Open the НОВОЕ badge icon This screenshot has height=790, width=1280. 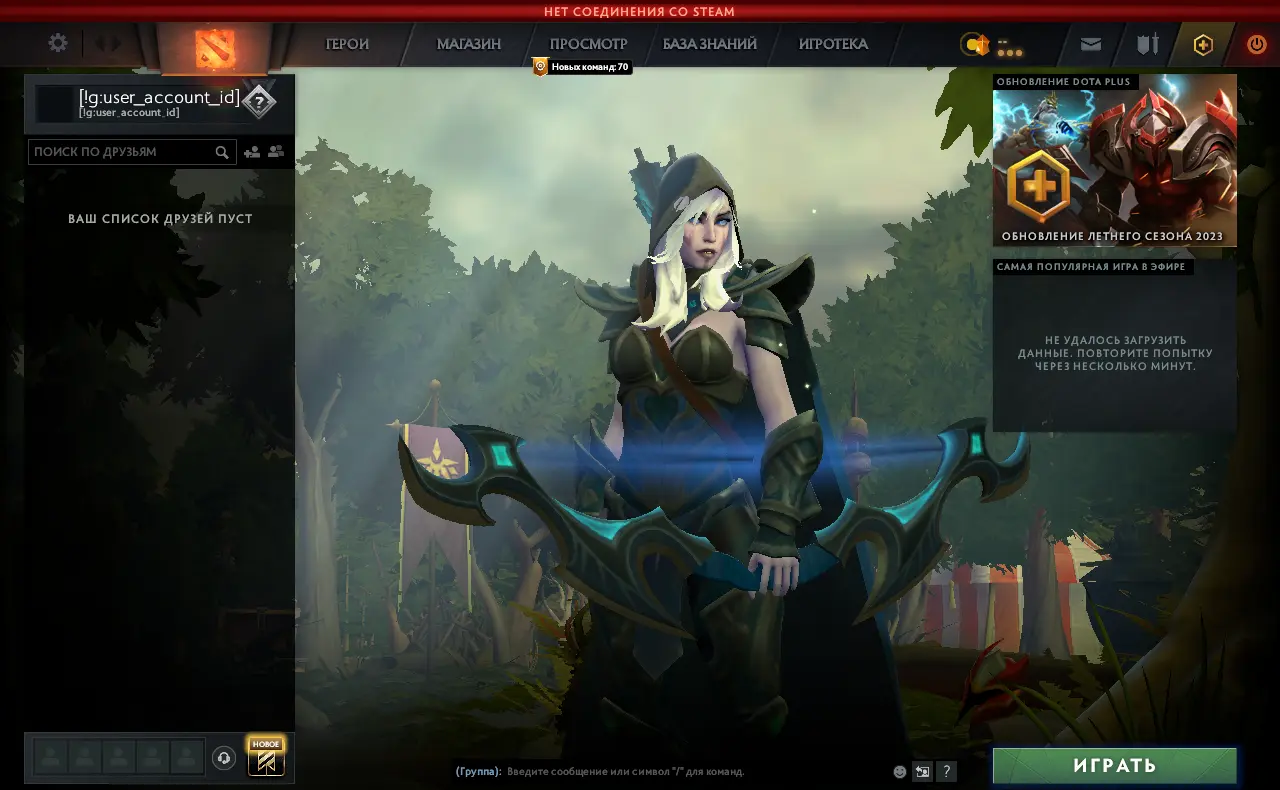click(x=266, y=757)
